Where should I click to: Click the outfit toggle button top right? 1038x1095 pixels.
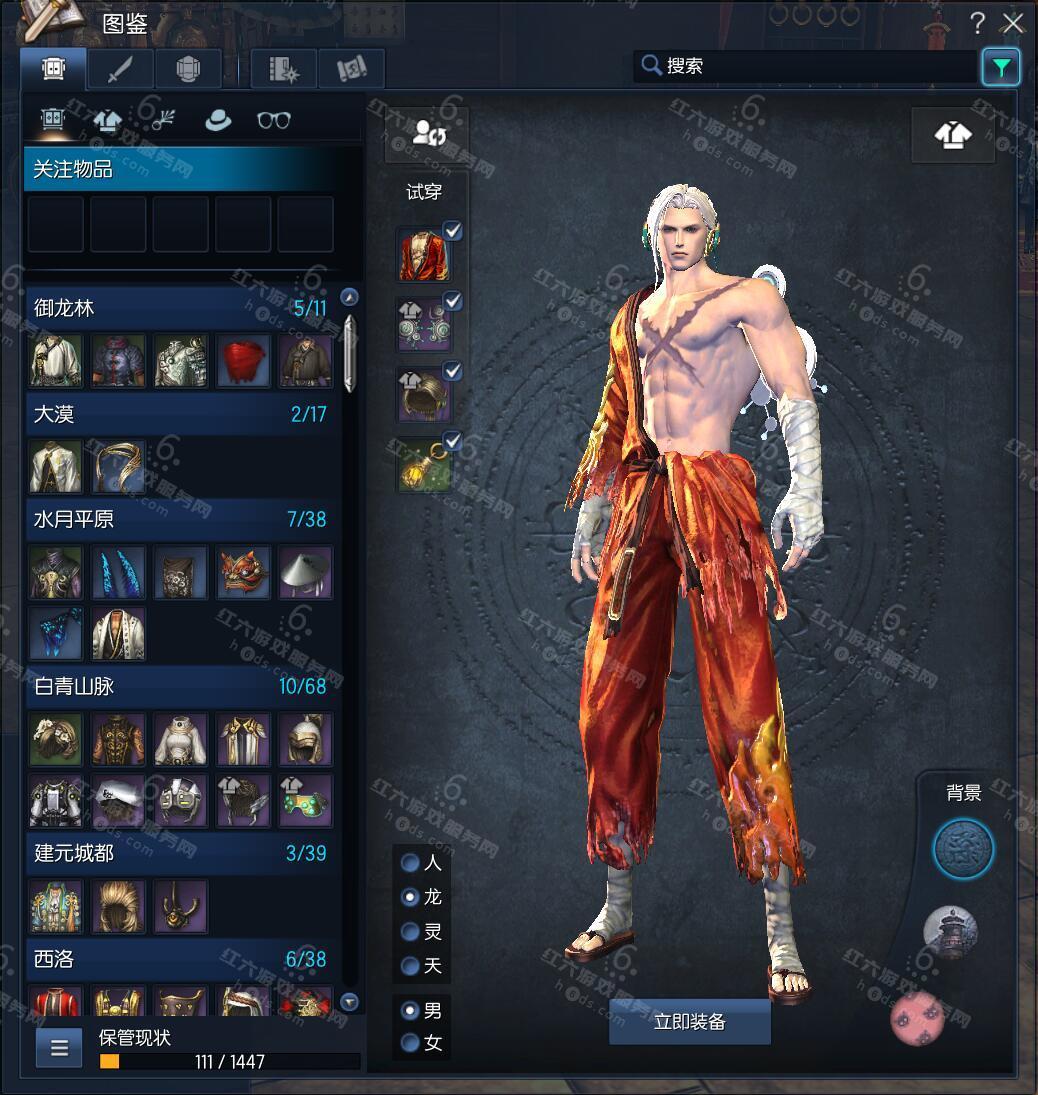click(952, 135)
